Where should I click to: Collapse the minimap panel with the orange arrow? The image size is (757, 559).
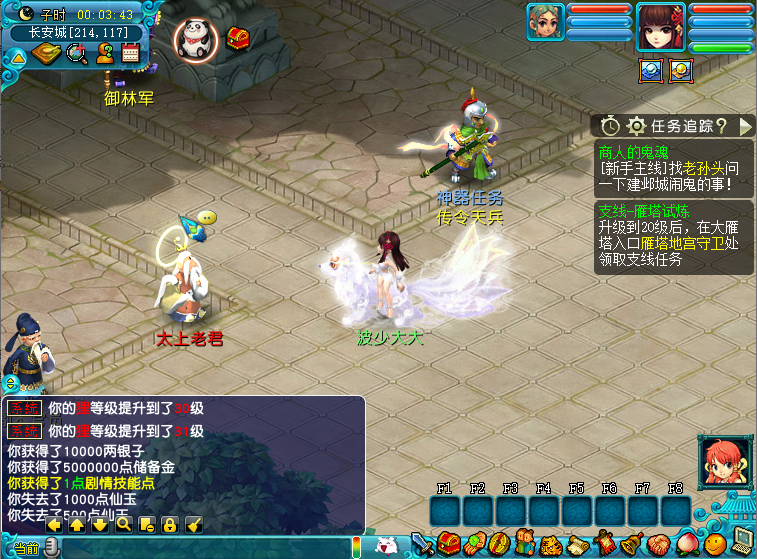[x=17, y=56]
